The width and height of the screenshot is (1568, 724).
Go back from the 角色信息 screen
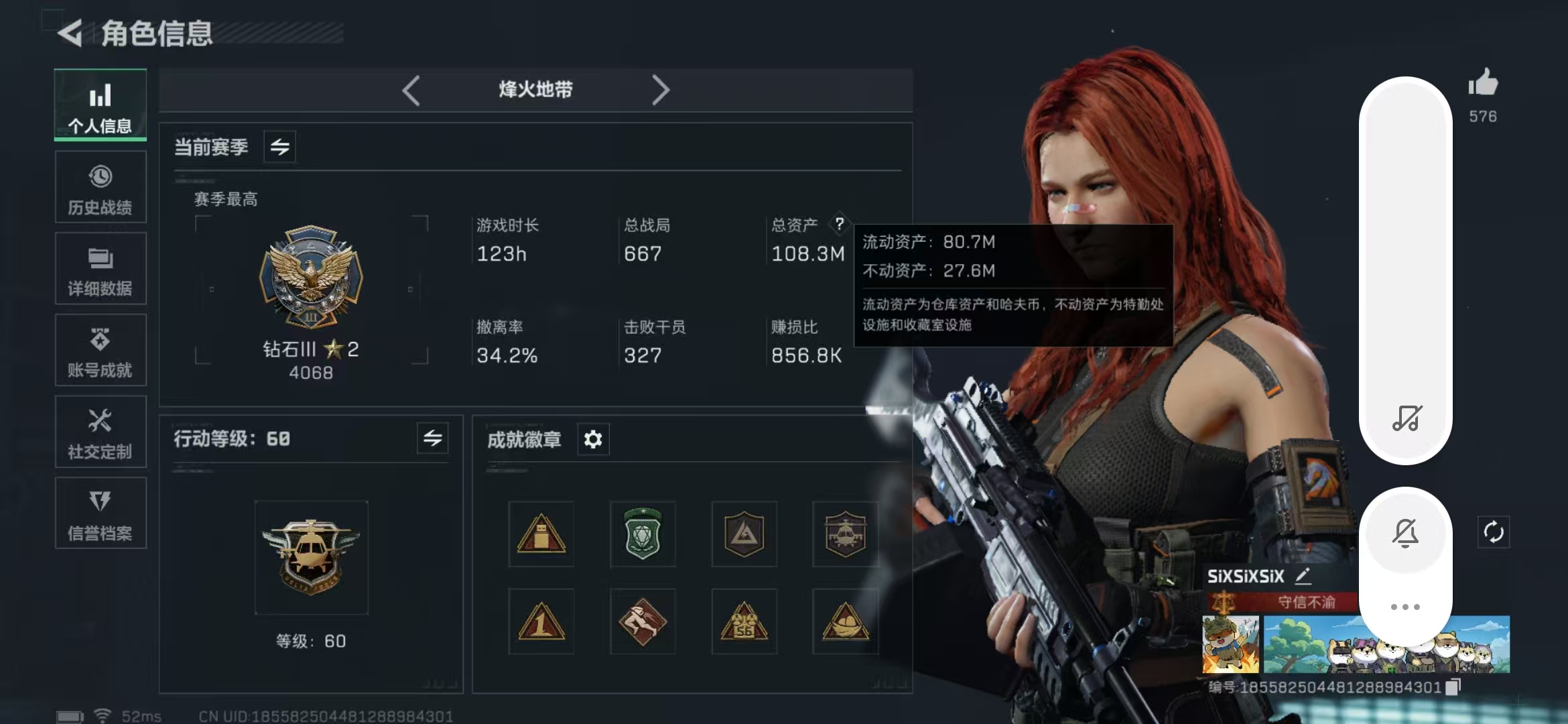click(x=70, y=33)
